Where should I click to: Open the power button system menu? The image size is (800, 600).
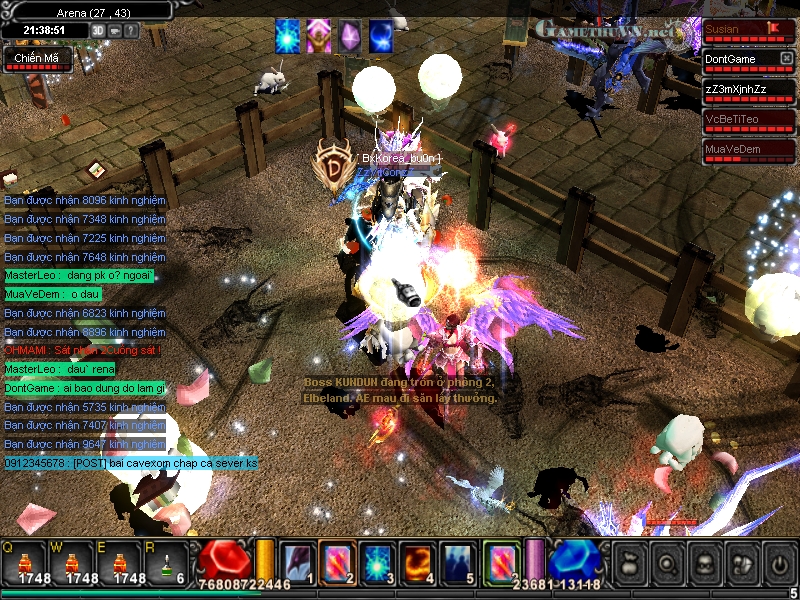click(x=779, y=563)
